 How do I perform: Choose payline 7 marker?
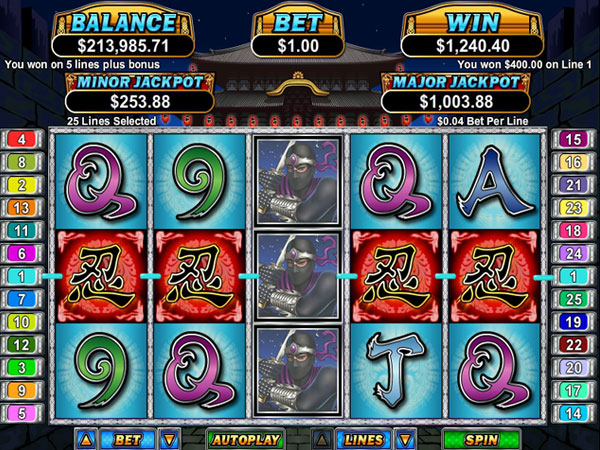[22, 298]
